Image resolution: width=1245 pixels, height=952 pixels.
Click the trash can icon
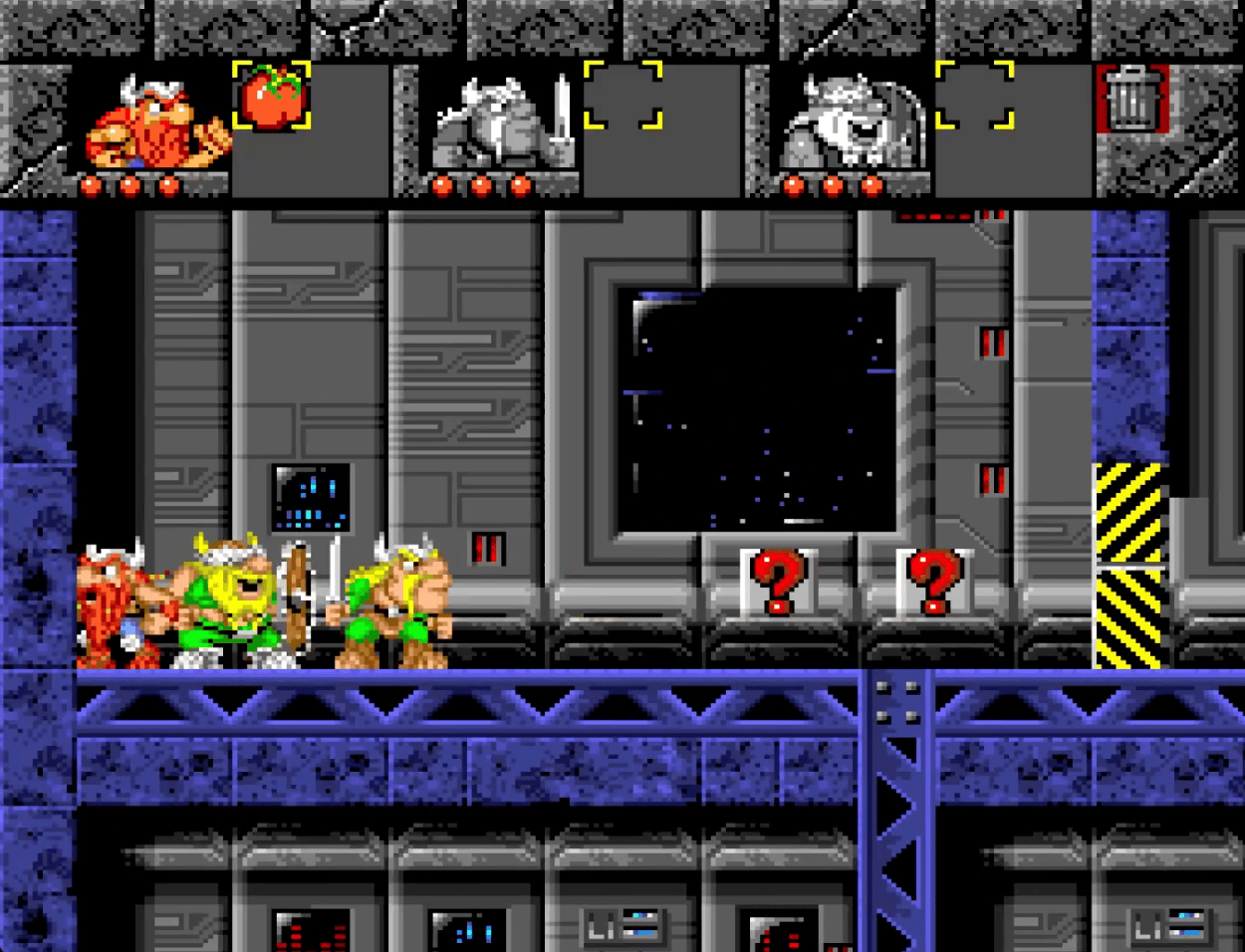click(1131, 99)
